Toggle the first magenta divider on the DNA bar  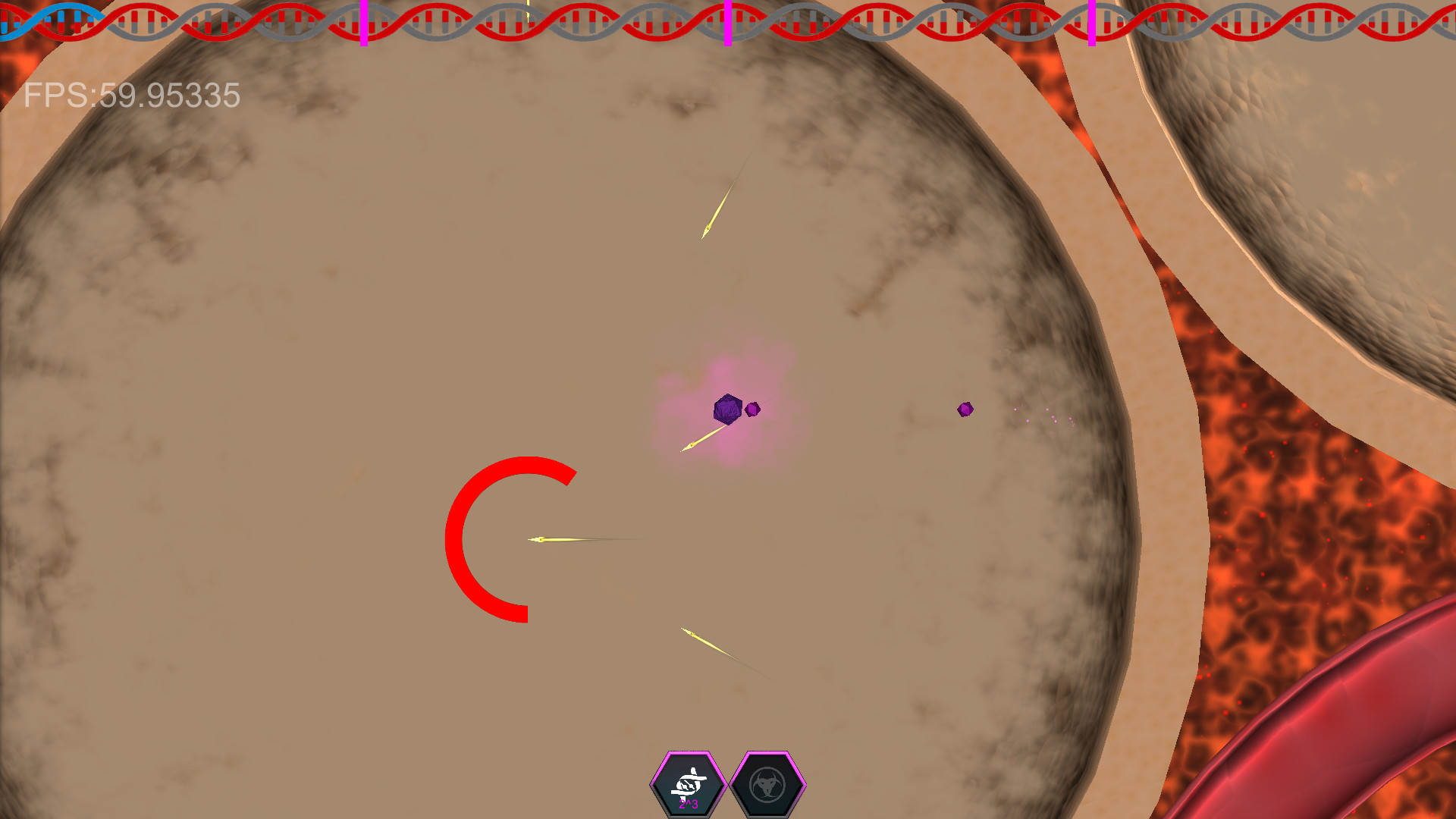point(364,23)
